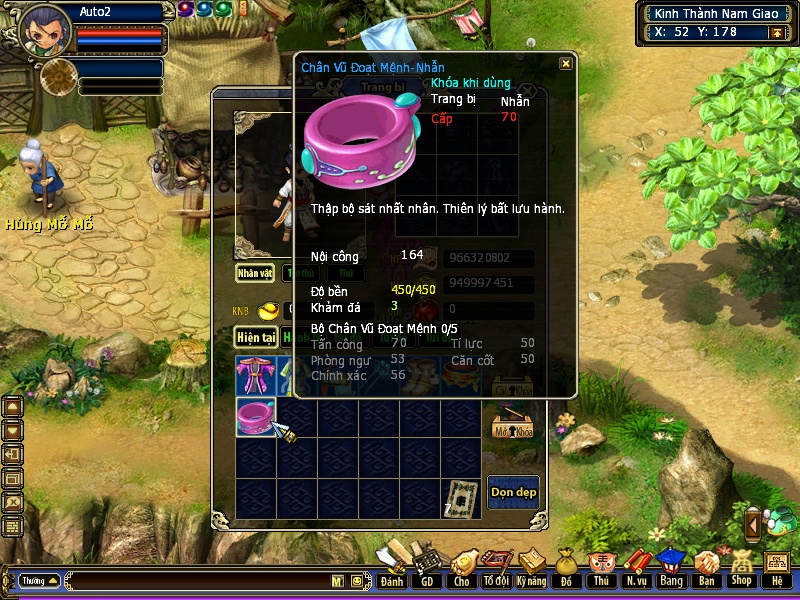Open the N.vụ quest scroll
800x600 pixels.
click(636, 568)
